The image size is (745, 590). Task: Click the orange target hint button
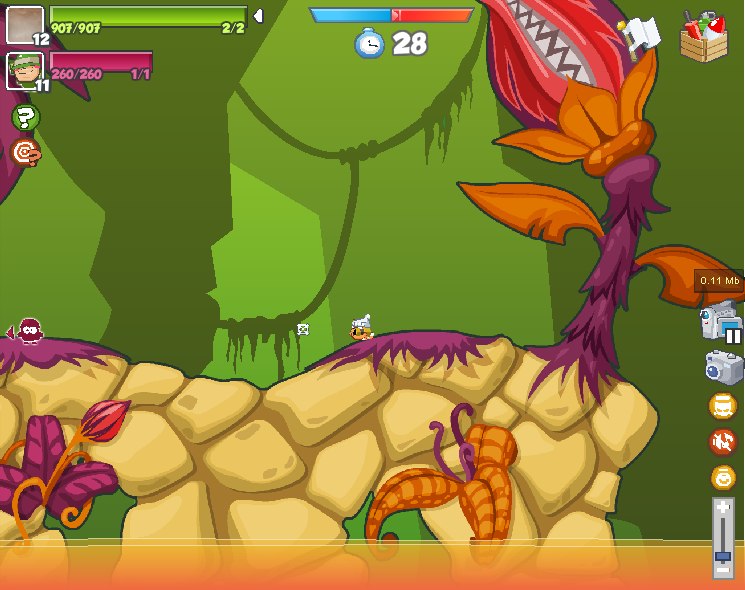click(25, 153)
